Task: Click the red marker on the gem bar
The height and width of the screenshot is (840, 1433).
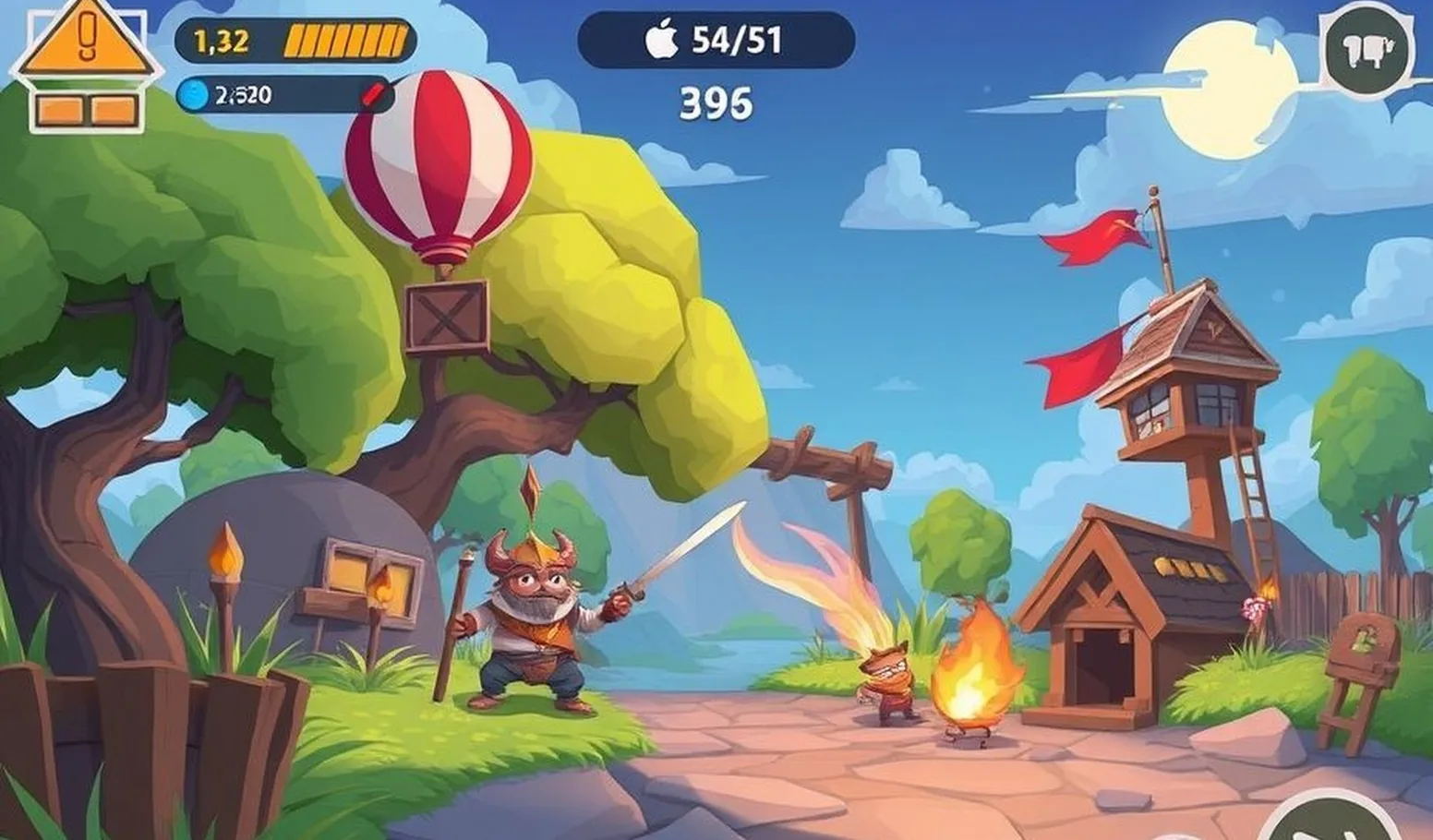Action: [x=373, y=92]
